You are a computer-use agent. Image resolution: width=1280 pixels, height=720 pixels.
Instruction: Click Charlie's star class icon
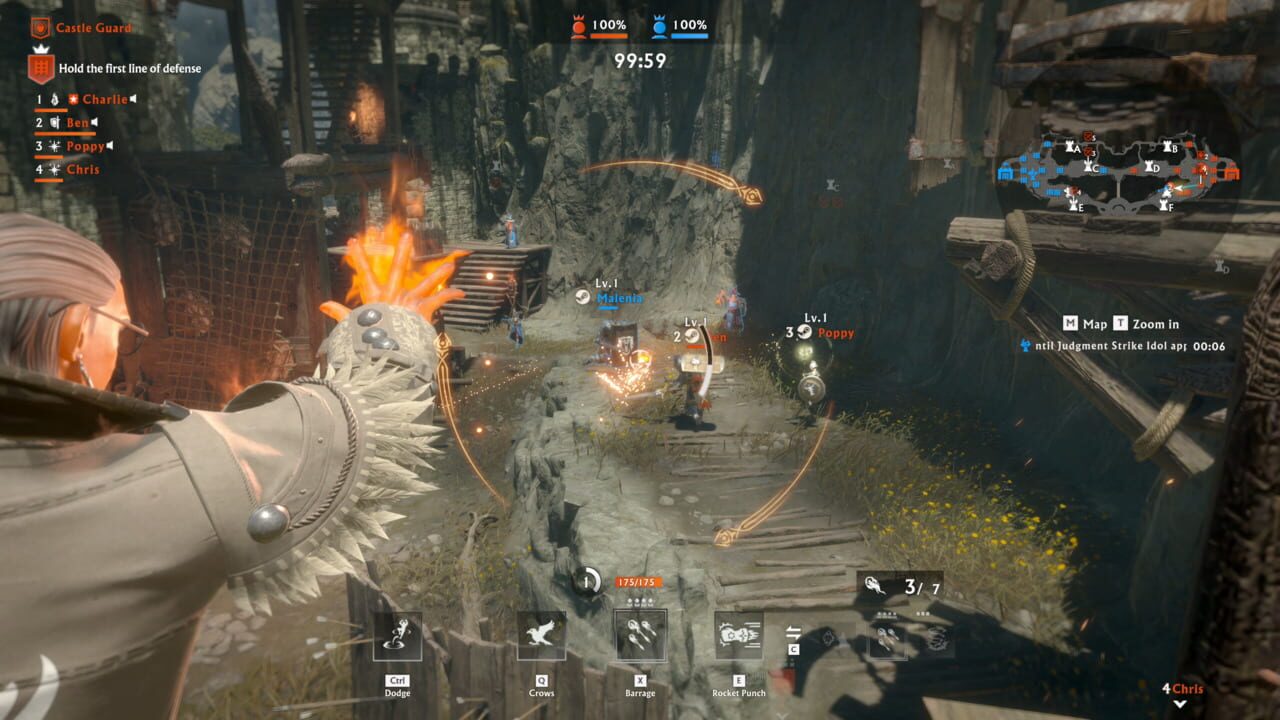pyautogui.click(x=72, y=99)
